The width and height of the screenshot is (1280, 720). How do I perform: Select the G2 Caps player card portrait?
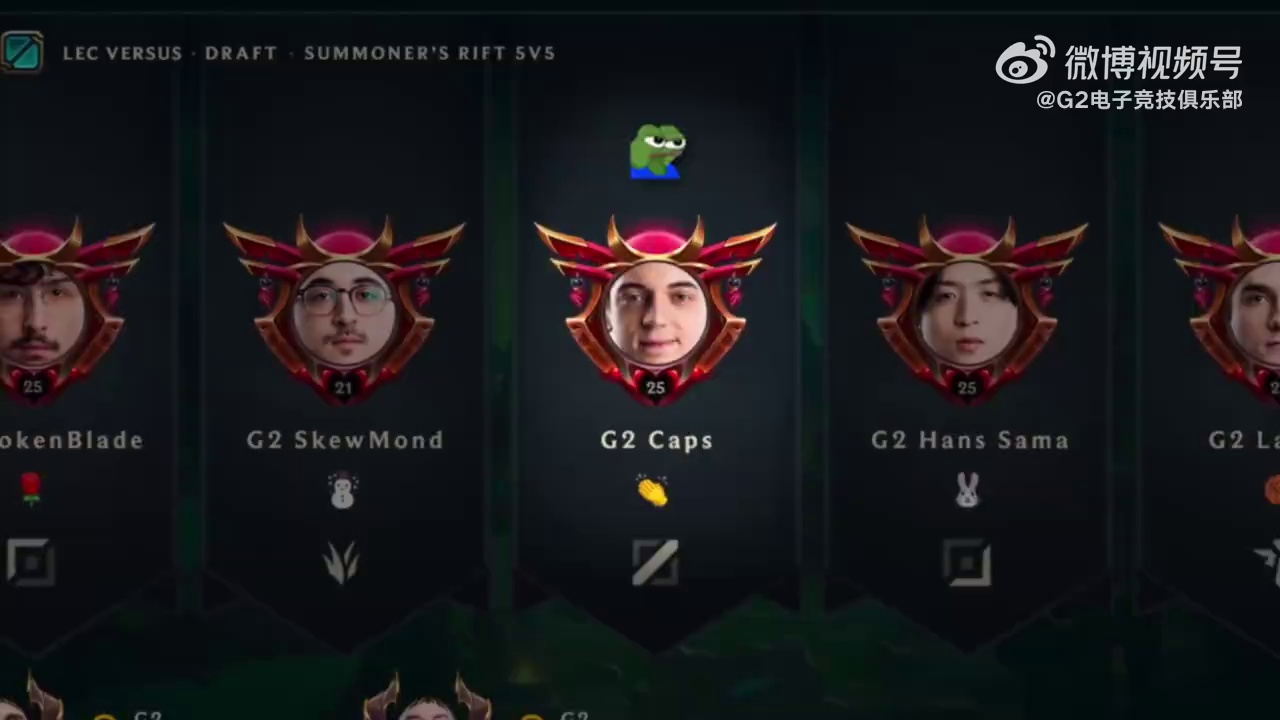click(x=656, y=312)
